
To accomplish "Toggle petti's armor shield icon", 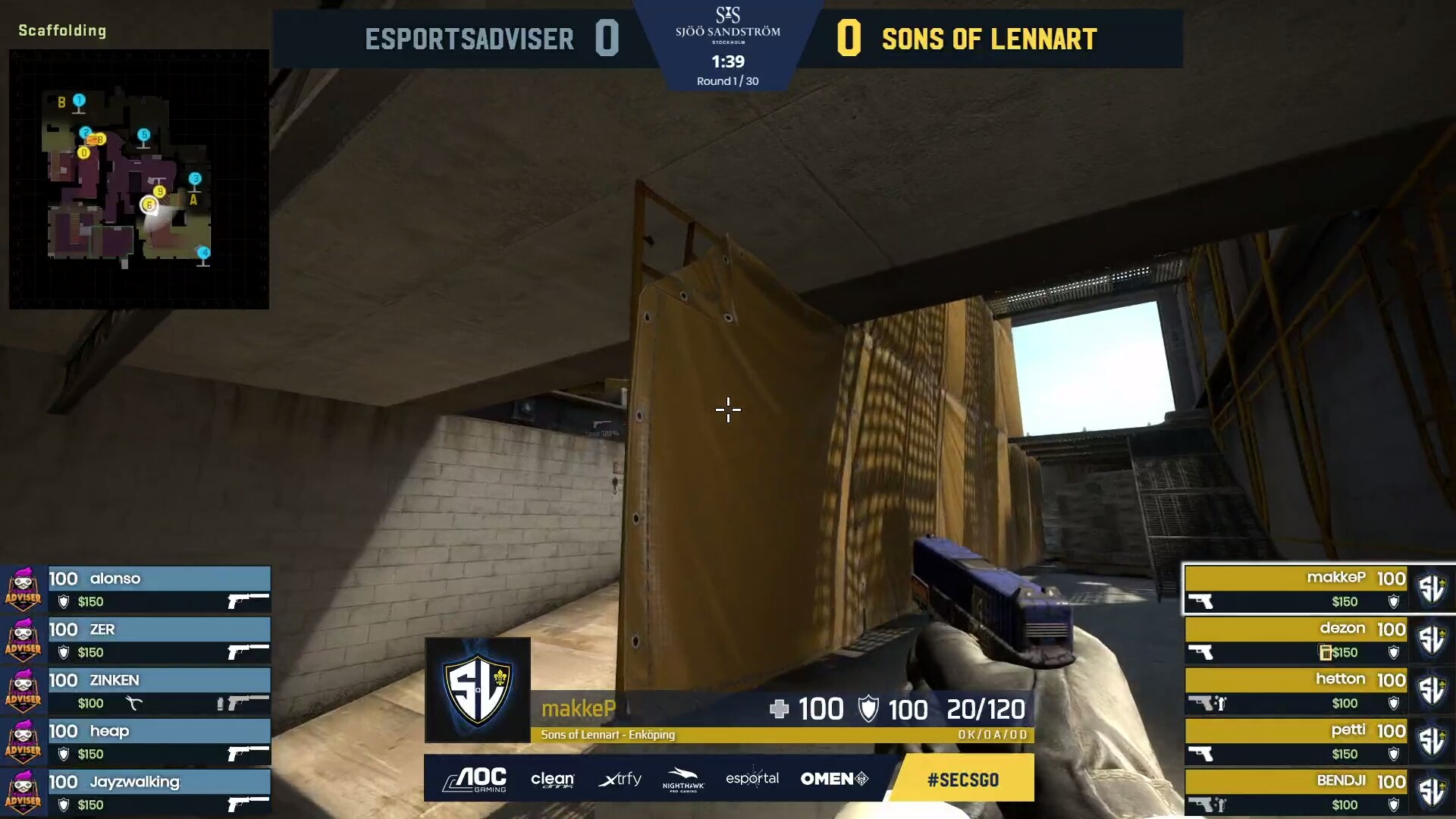I will pyautogui.click(x=1395, y=755).
